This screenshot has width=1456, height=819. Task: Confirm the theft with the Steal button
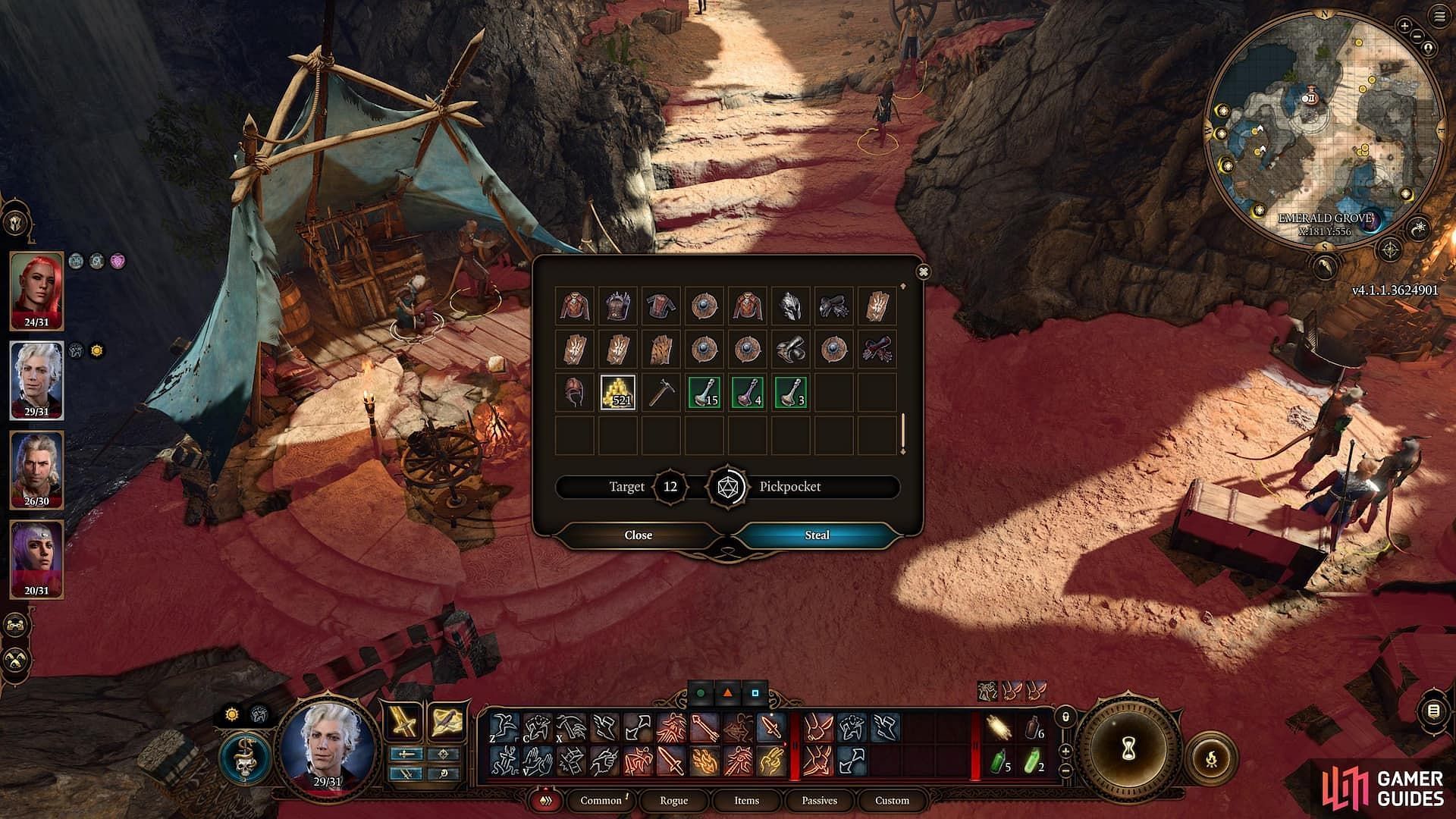[x=817, y=535]
